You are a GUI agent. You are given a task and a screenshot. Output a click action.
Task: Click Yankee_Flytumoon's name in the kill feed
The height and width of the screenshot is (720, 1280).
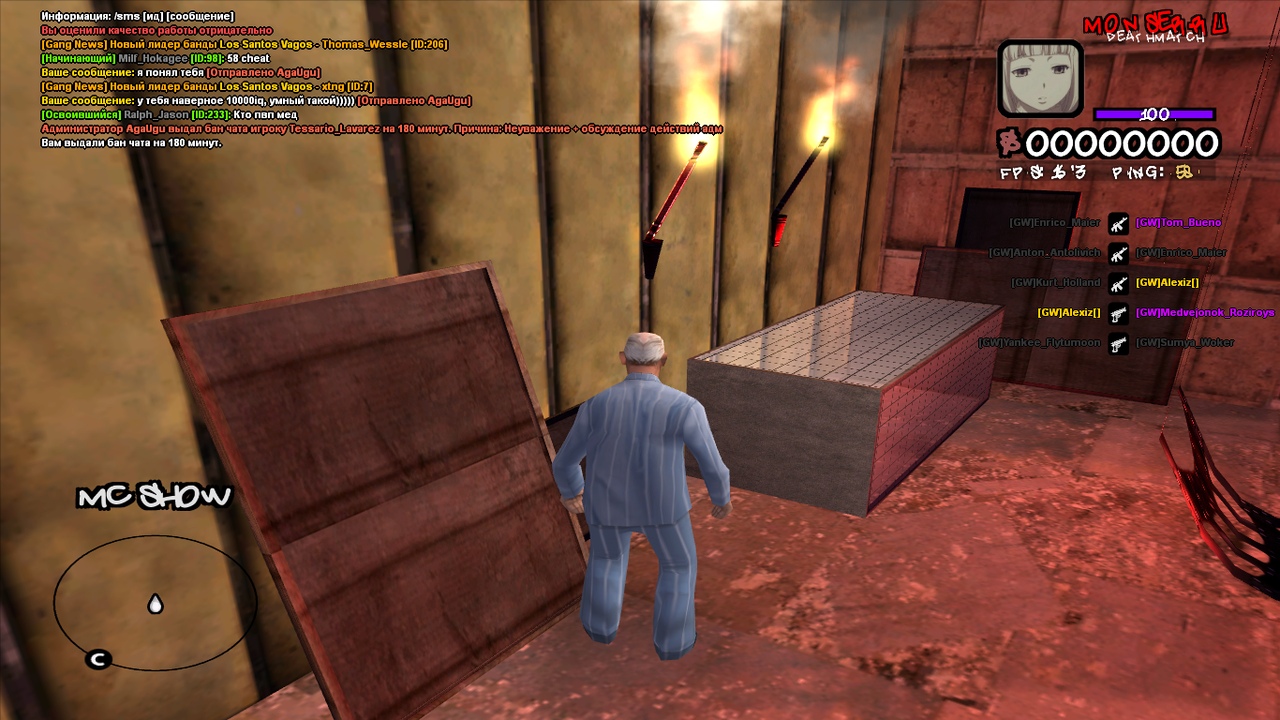tap(1039, 343)
